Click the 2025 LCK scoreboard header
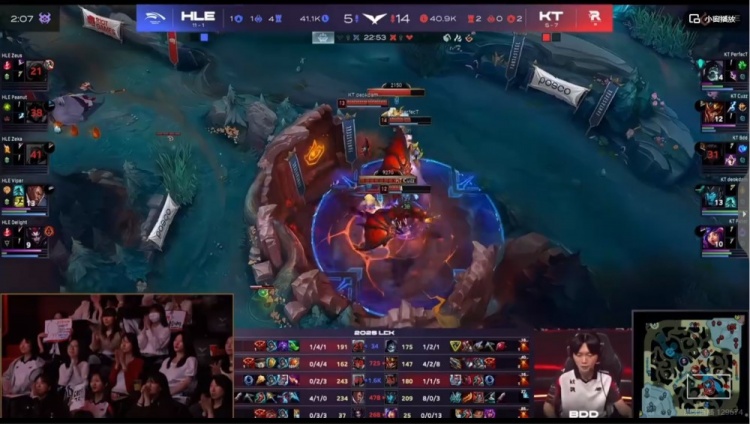Screen dimensions: 750x424 coord(374,334)
